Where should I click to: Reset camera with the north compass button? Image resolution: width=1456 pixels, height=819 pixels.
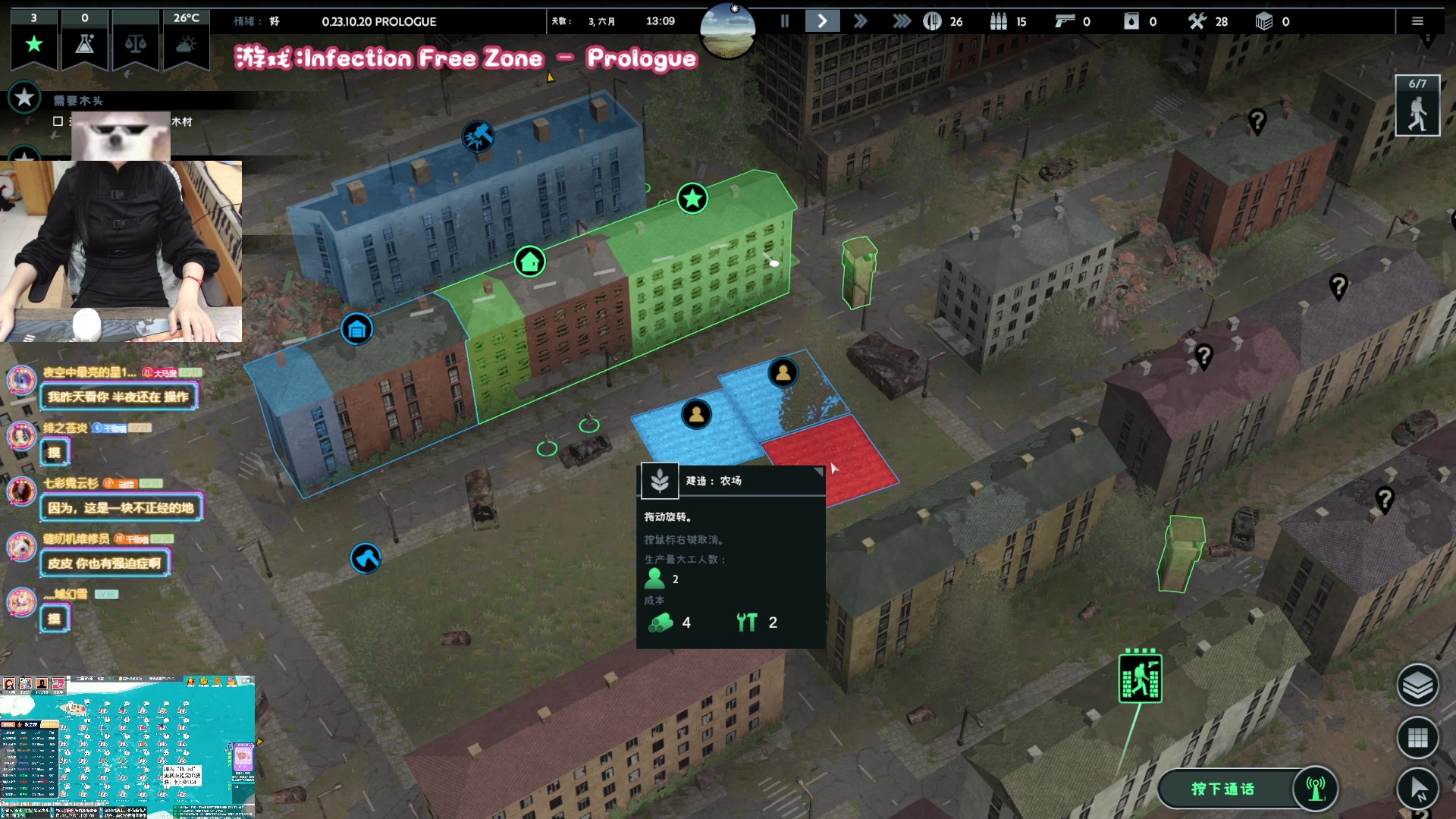[x=1417, y=789]
